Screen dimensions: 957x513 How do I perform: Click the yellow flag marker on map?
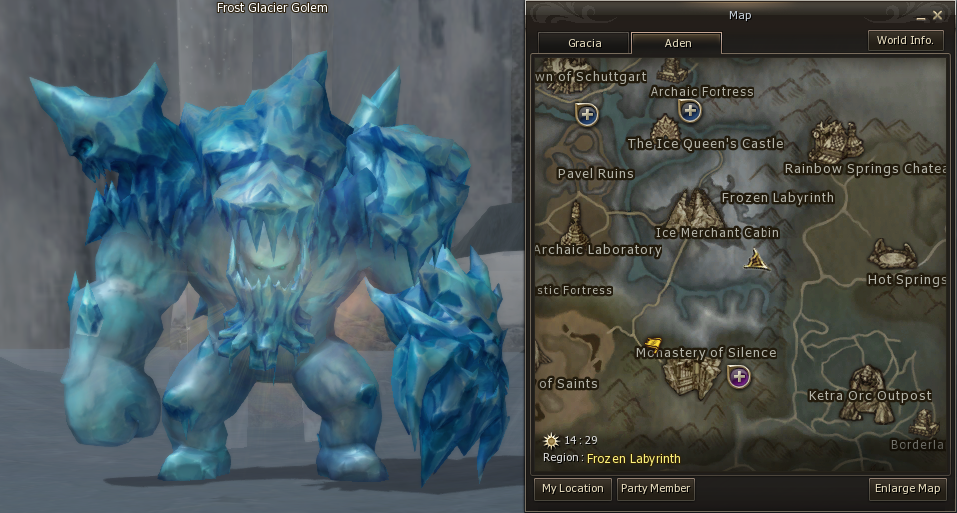[654, 343]
